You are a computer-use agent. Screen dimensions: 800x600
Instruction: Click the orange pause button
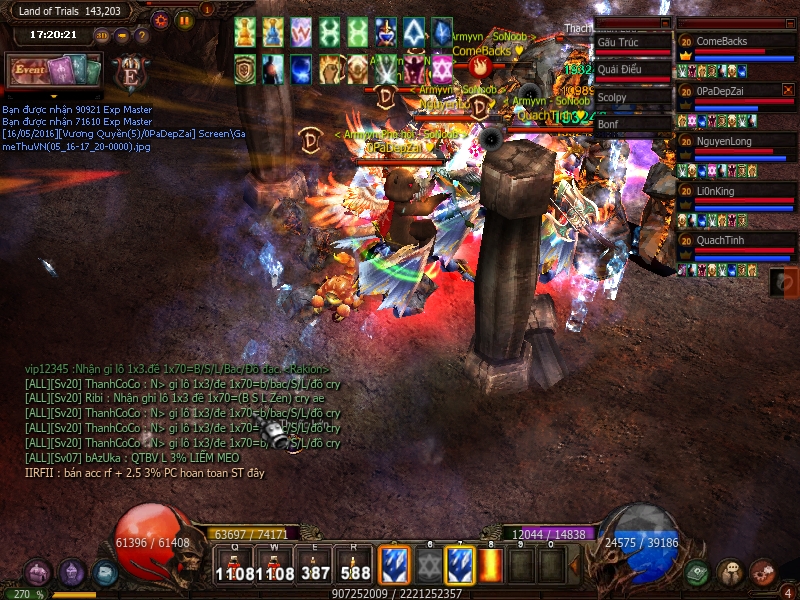[x=184, y=19]
